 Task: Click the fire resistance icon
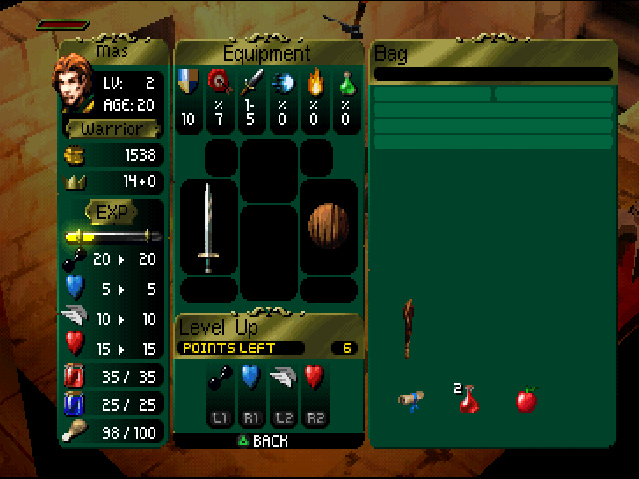tap(314, 81)
